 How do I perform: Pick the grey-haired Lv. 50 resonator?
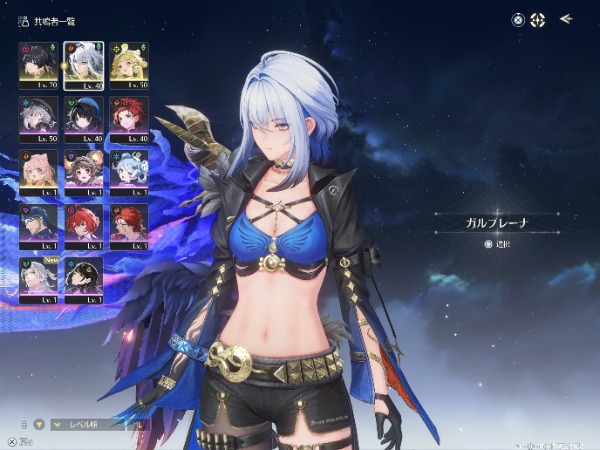[x=38, y=119]
